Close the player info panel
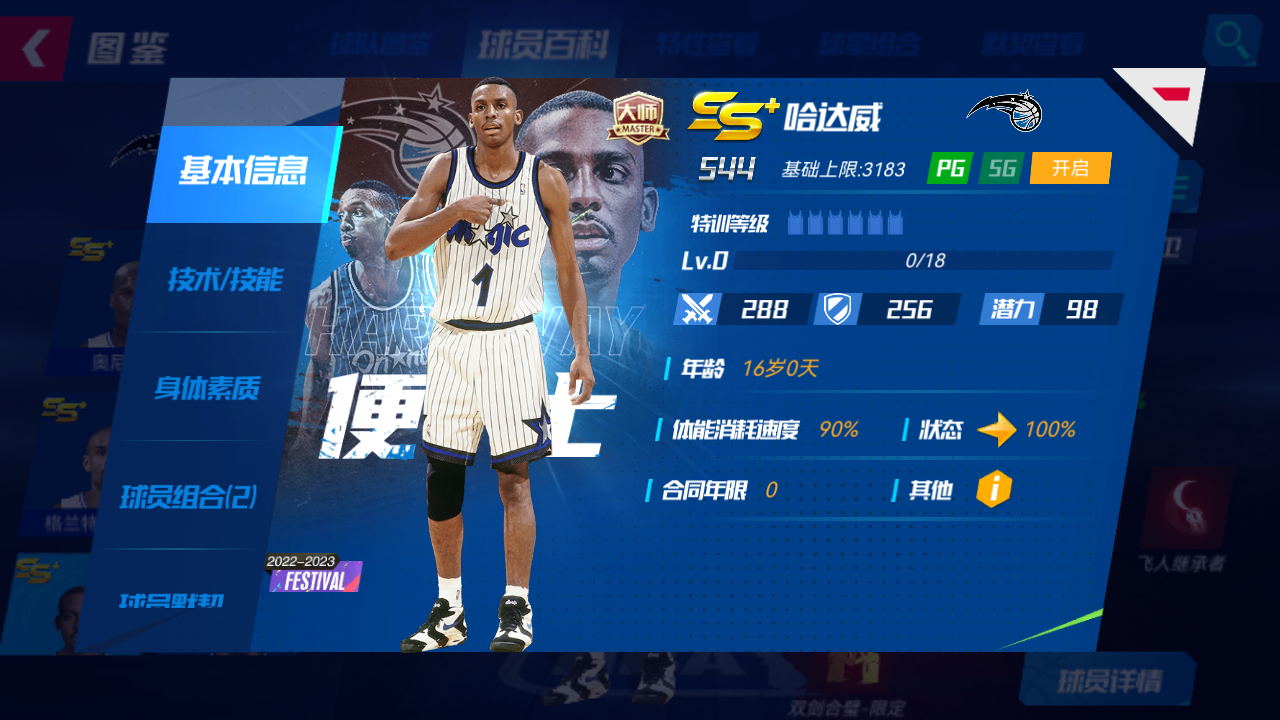1280x720 pixels. pyautogui.click(x=1168, y=97)
